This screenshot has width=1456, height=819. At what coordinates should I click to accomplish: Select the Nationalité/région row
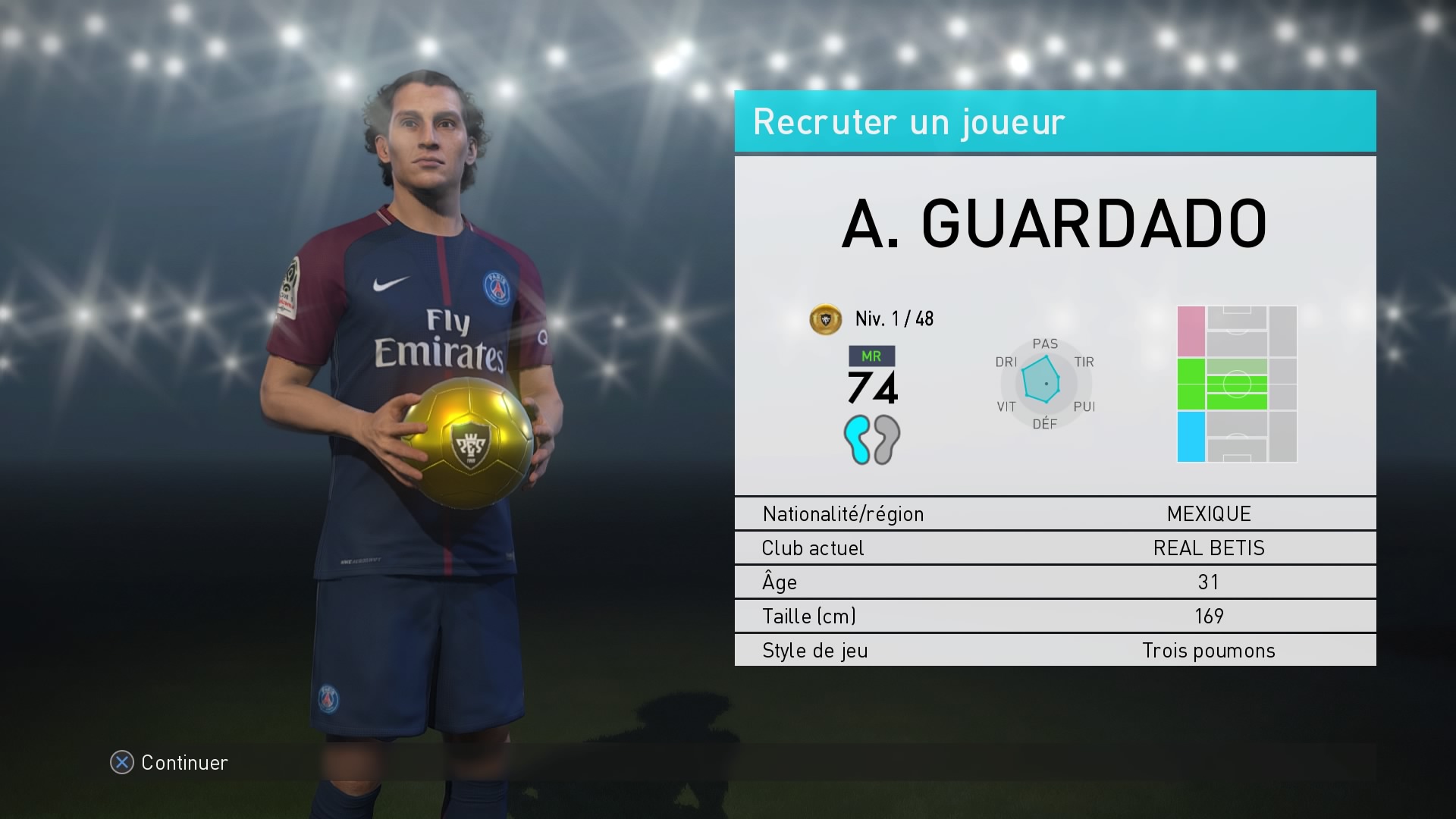tap(1055, 513)
